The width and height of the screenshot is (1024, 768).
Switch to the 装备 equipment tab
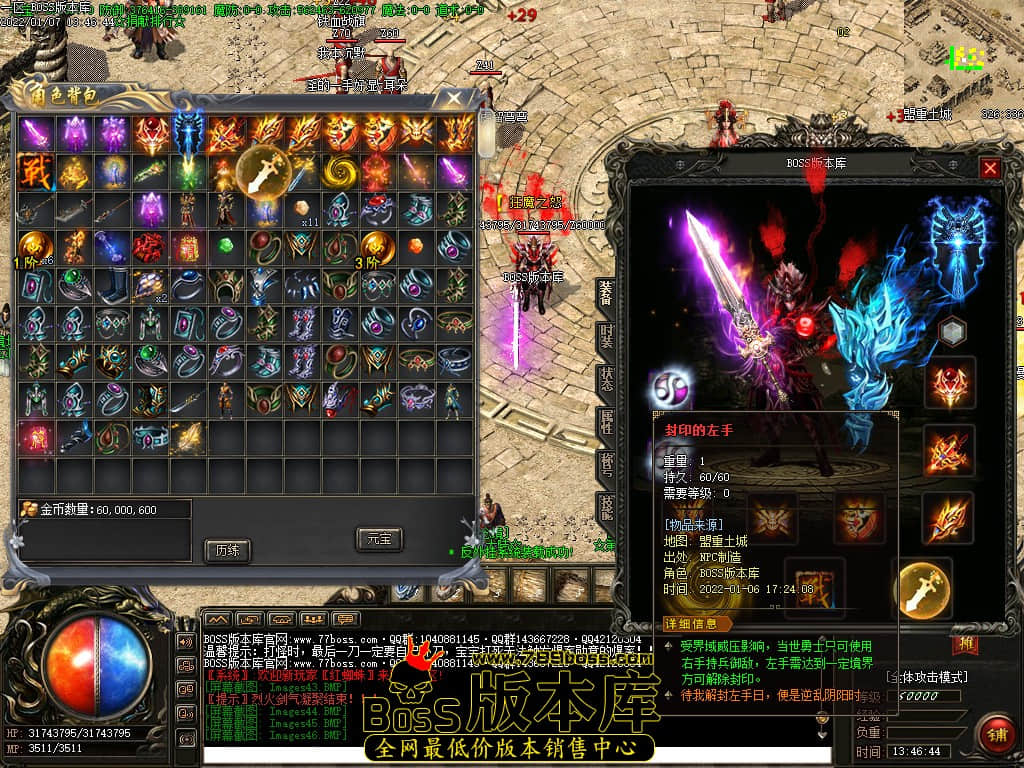pyautogui.click(x=606, y=293)
